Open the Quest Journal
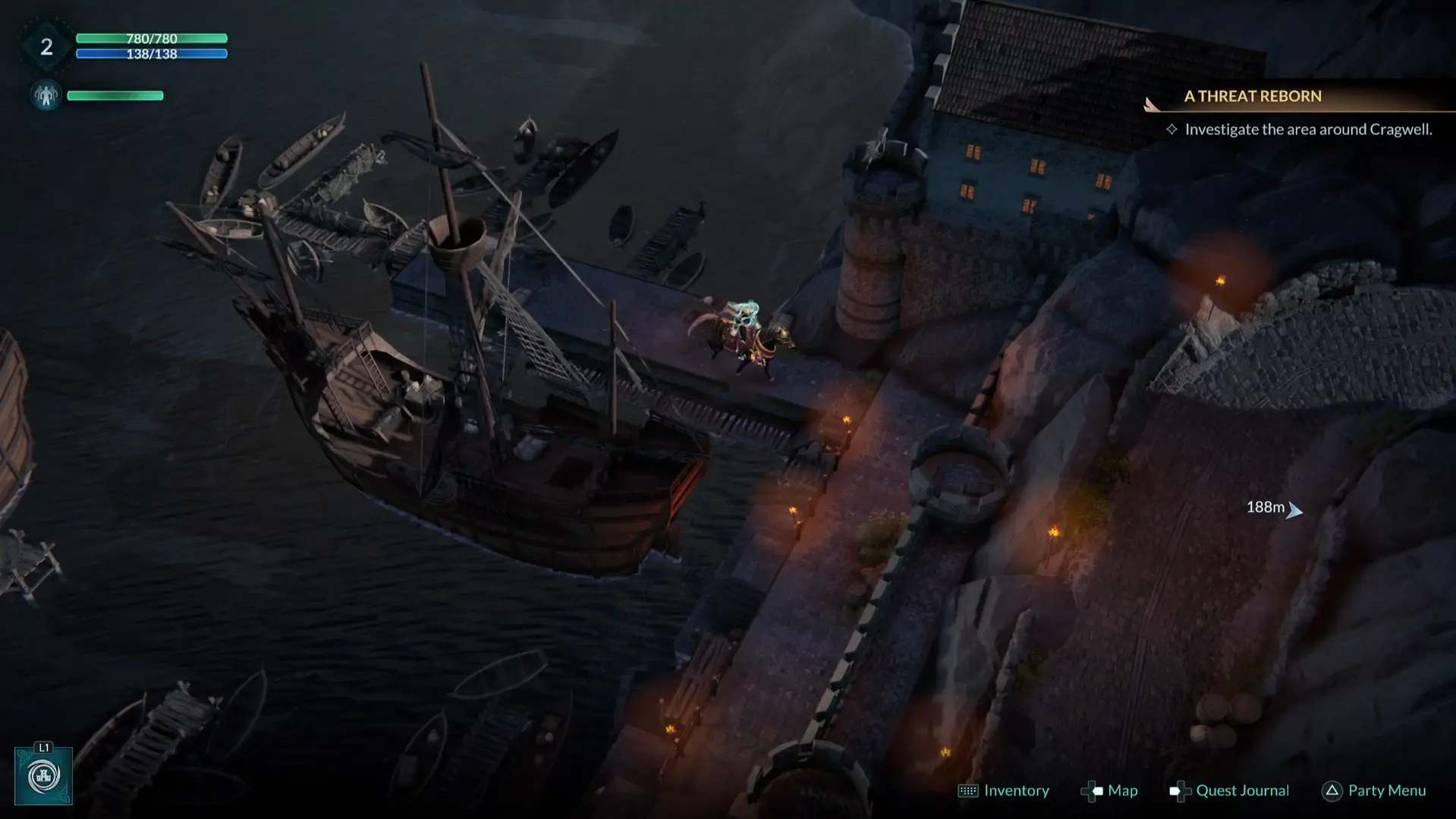This screenshot has width=1456, height=819. [1229, 791]
